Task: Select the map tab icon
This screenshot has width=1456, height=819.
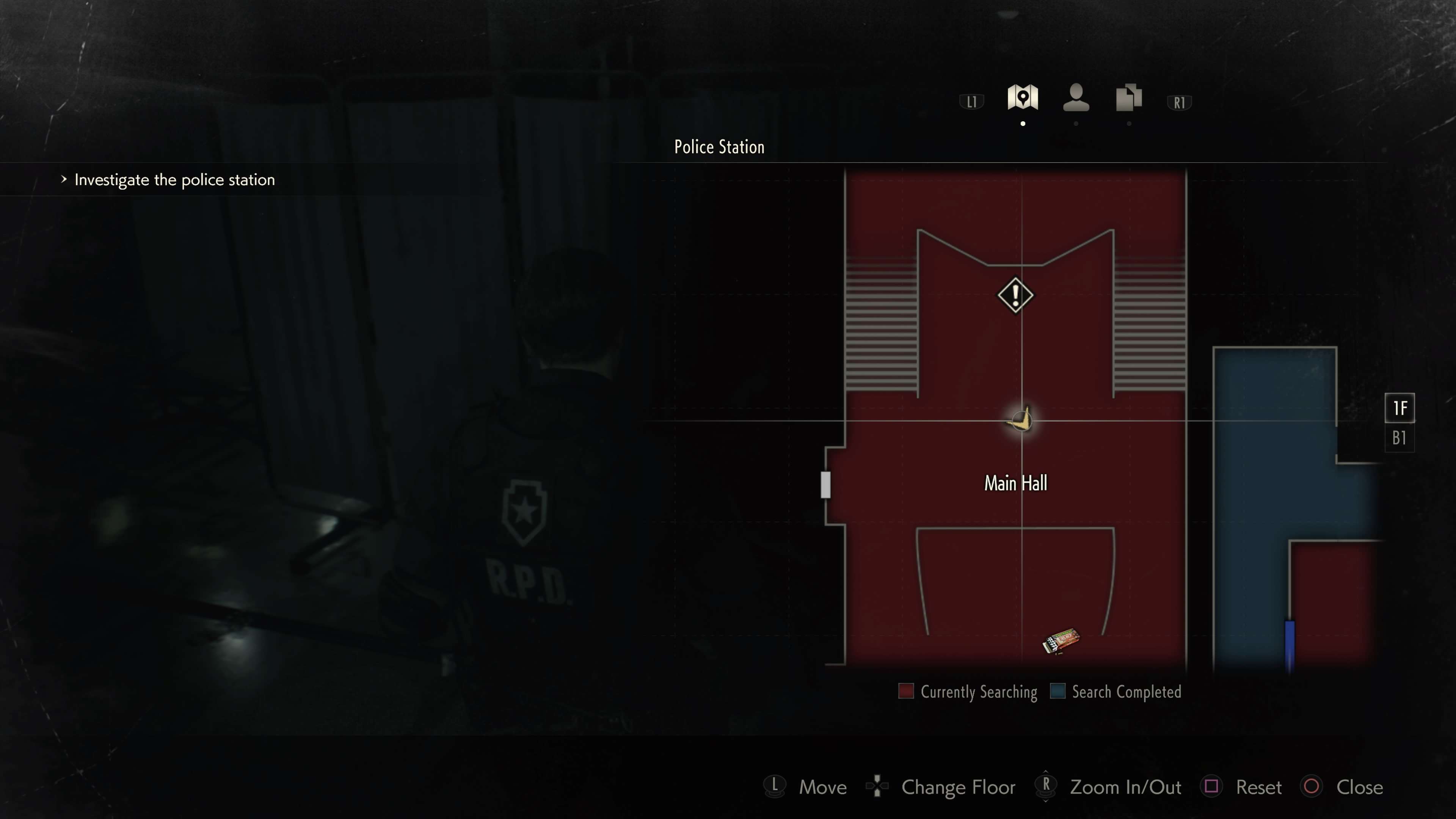Action: coord(1023,98)
